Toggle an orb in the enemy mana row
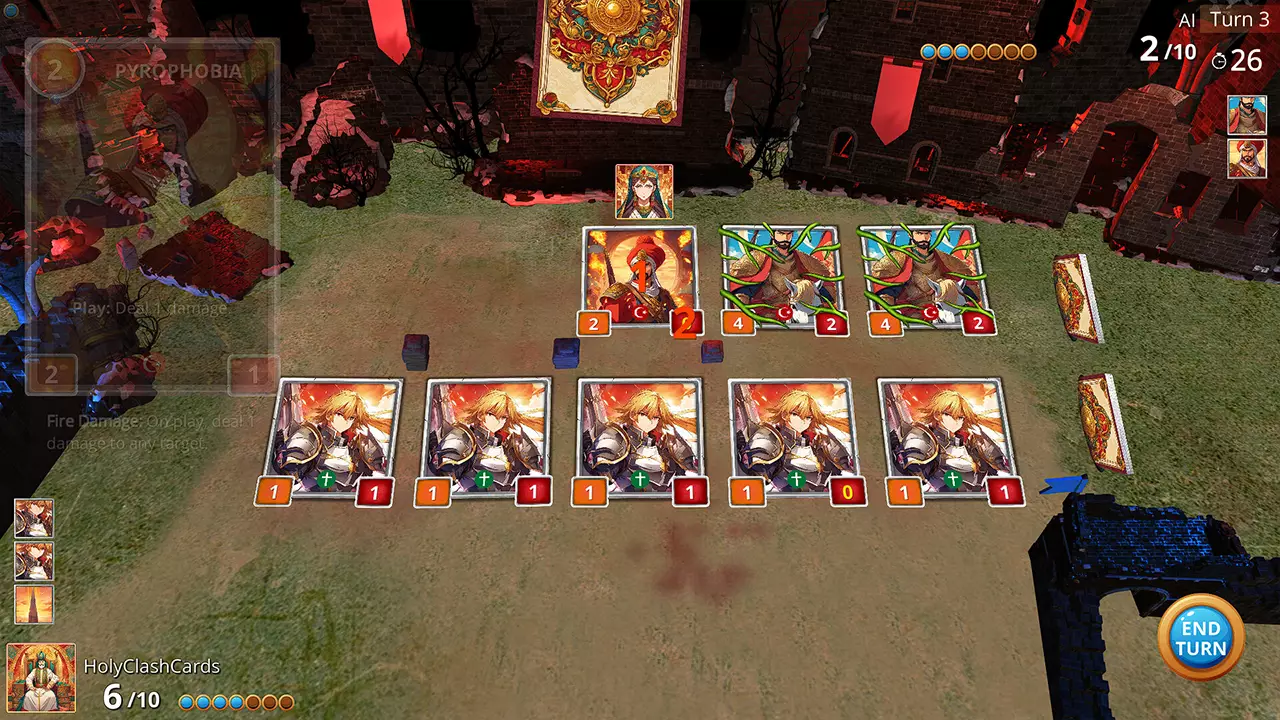 (930, 50)
